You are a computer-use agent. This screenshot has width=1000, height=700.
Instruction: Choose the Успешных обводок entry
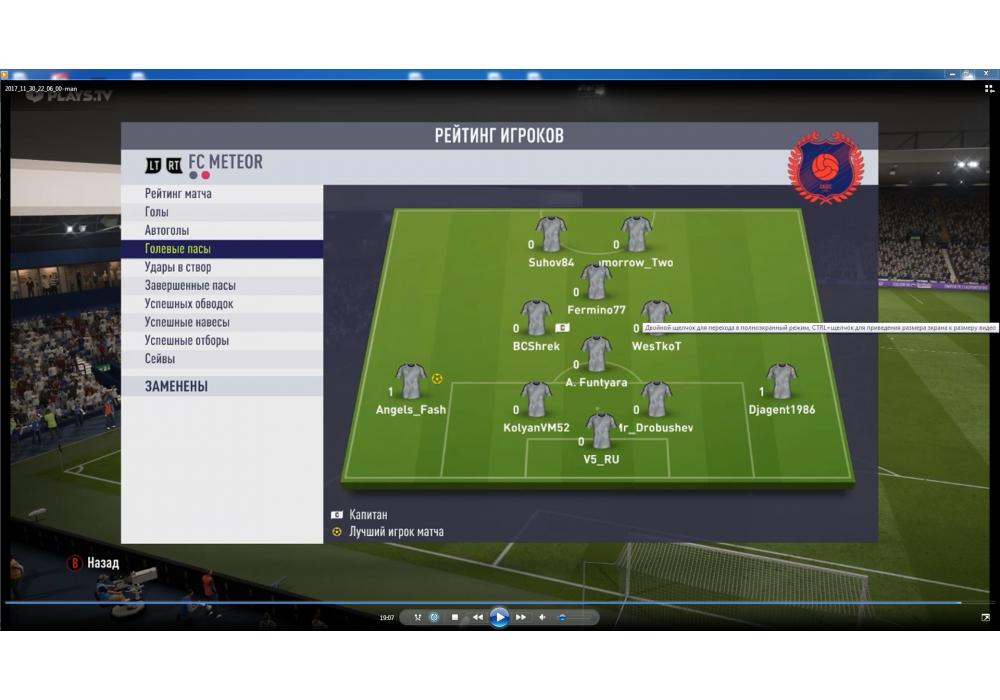pos(189,304)
